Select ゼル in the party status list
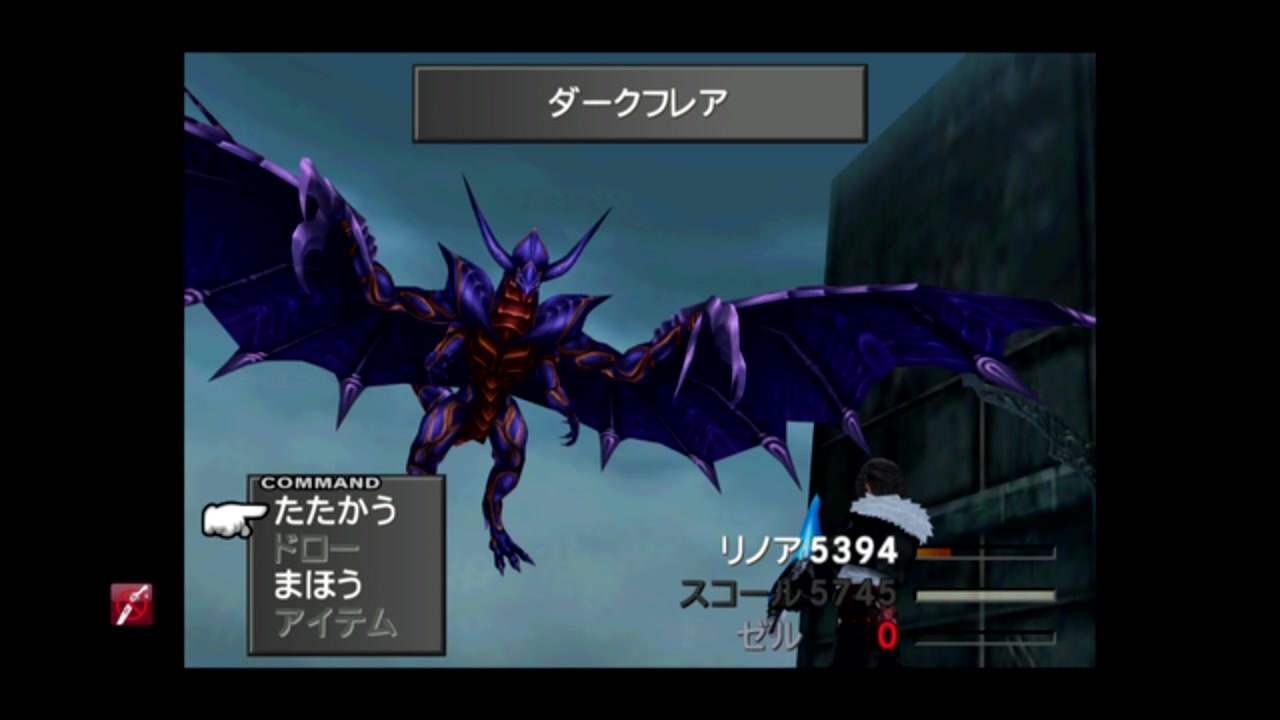 768,637
